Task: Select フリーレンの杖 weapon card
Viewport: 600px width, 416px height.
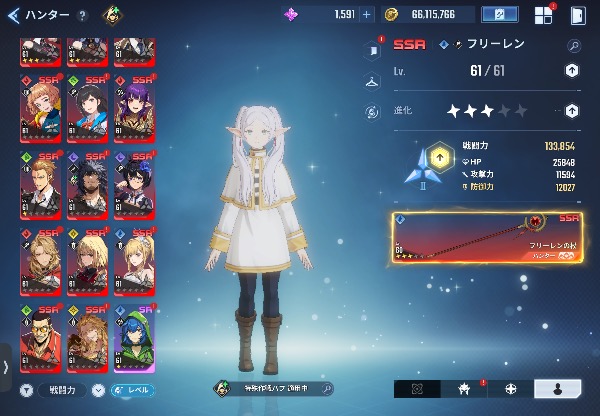Action: point(487,236)
